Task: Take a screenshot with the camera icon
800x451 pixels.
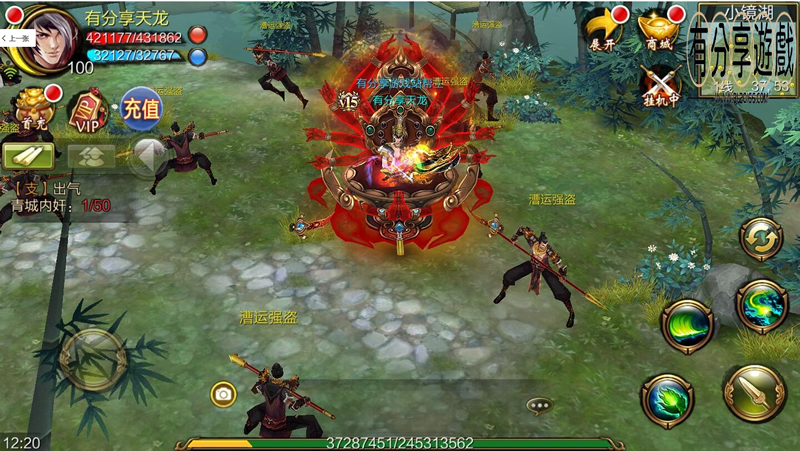Action: [x=223, y=394]
